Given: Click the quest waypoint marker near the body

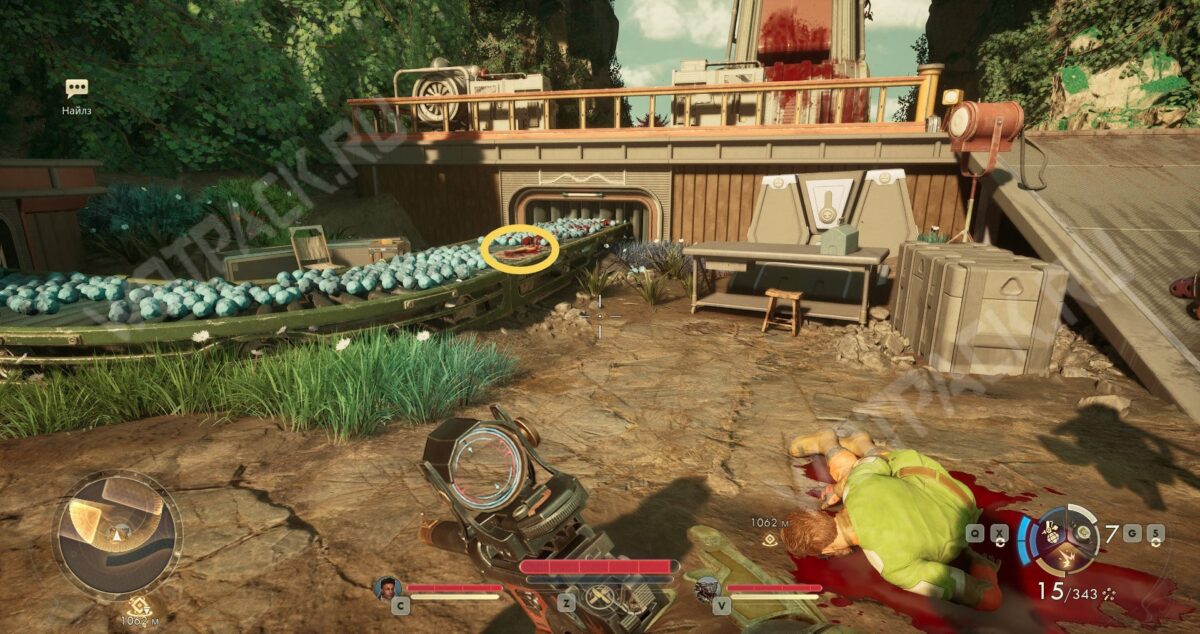Looking at the screenshot, I should tap(770, 539).
